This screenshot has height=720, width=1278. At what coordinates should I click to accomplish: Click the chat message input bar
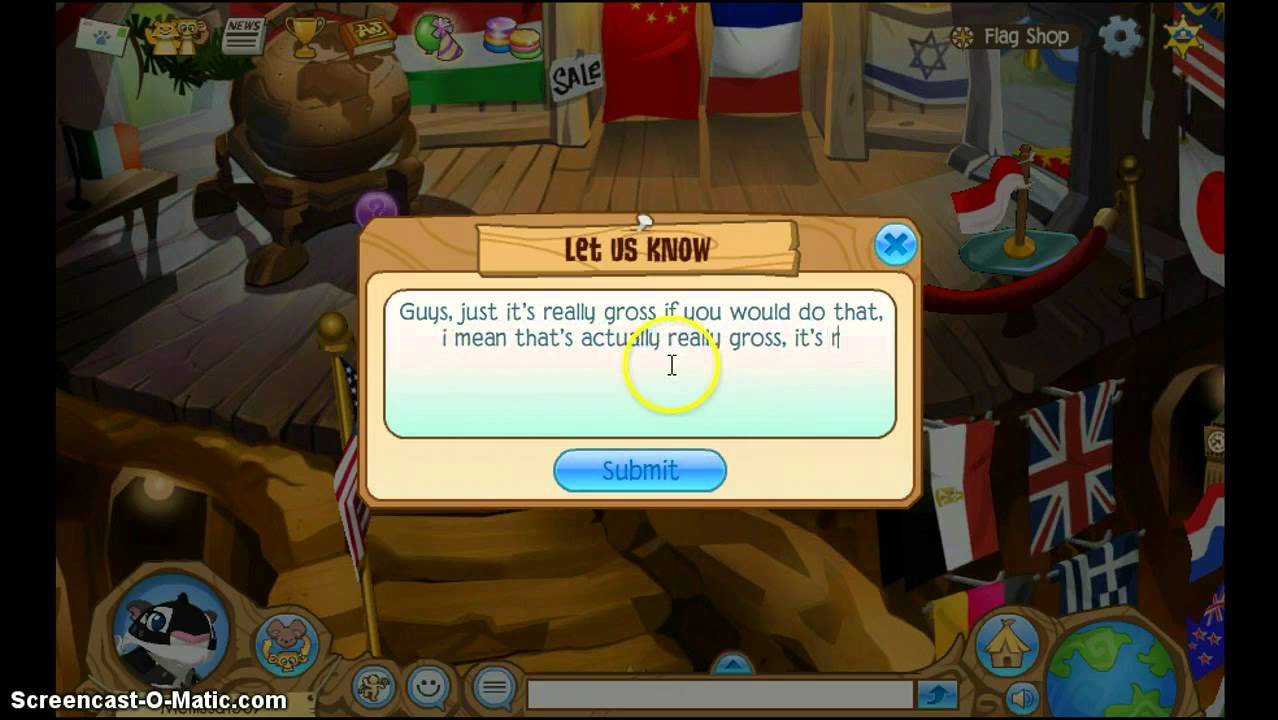(x=718, y=695)
